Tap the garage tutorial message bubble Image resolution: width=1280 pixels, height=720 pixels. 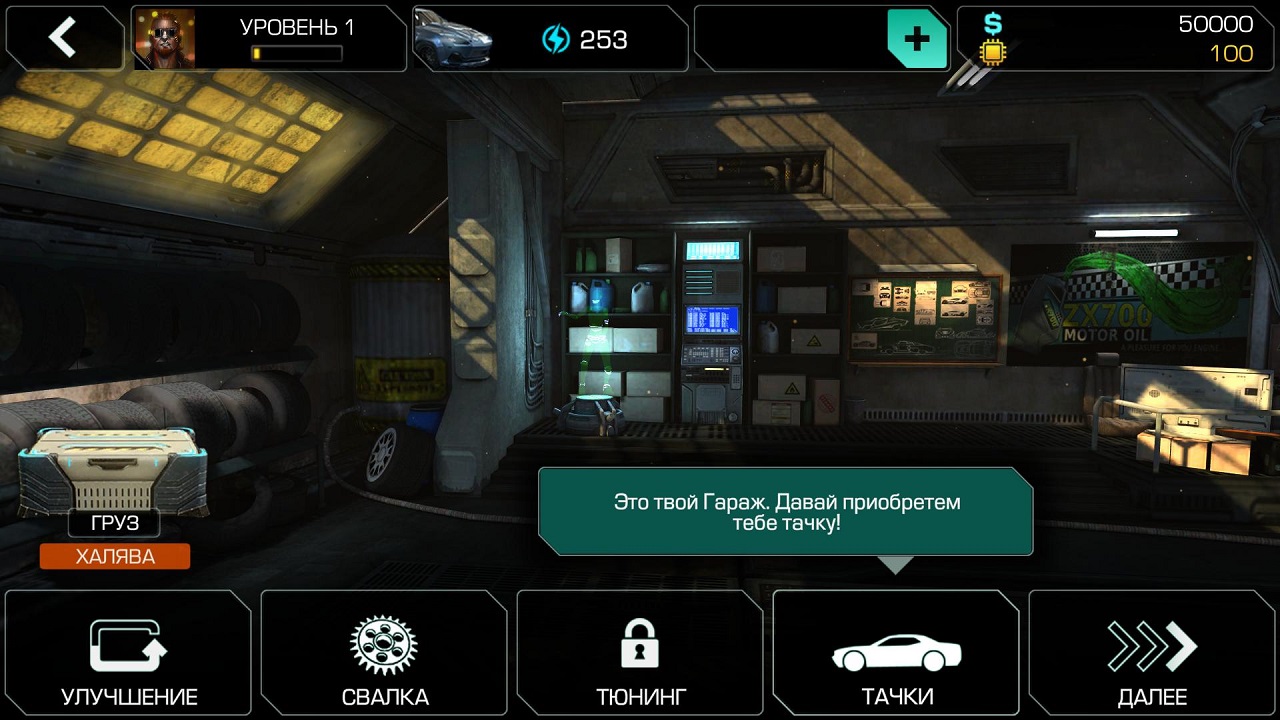785,511
